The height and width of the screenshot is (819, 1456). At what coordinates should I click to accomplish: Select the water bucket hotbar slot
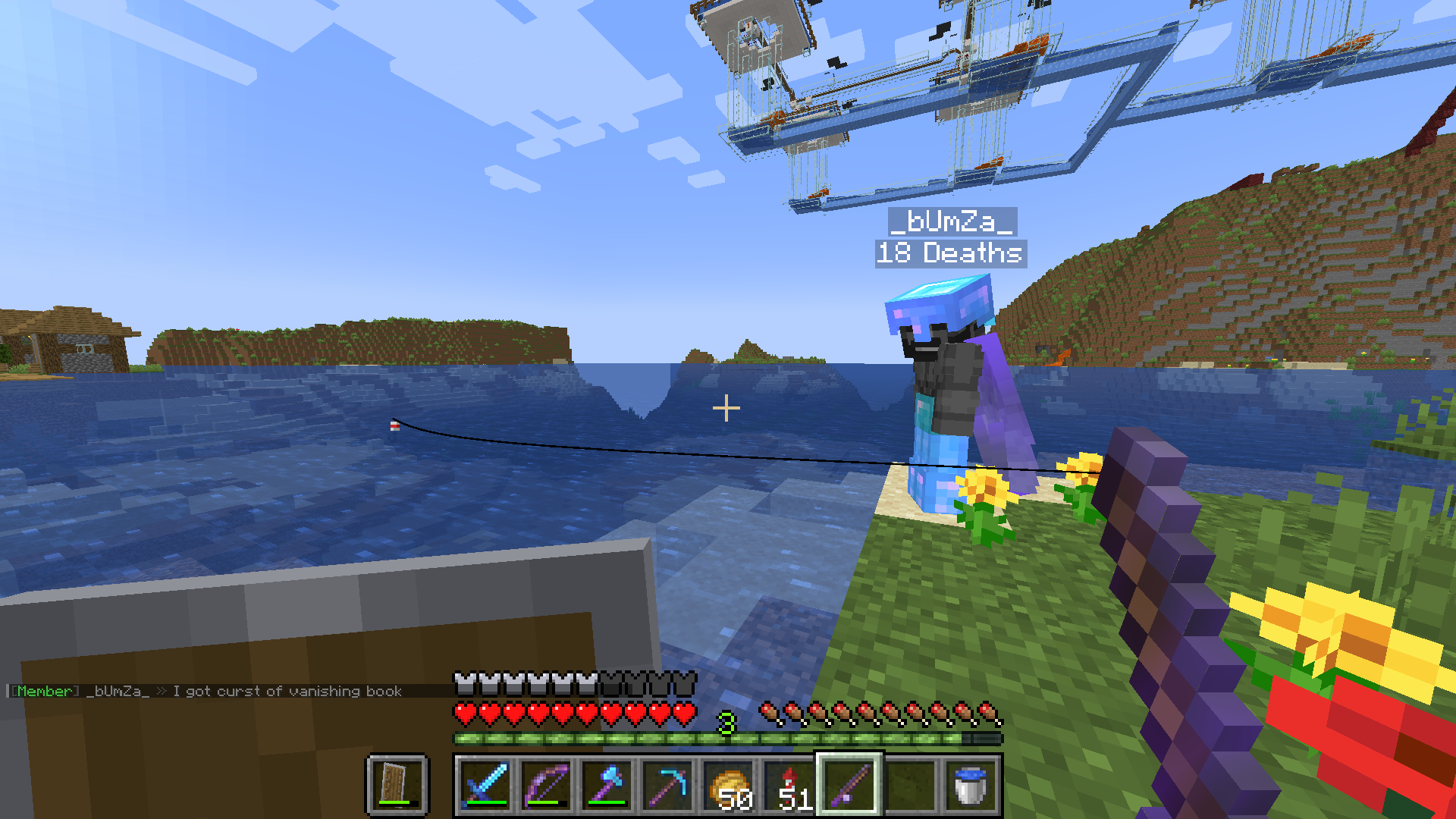971,785
